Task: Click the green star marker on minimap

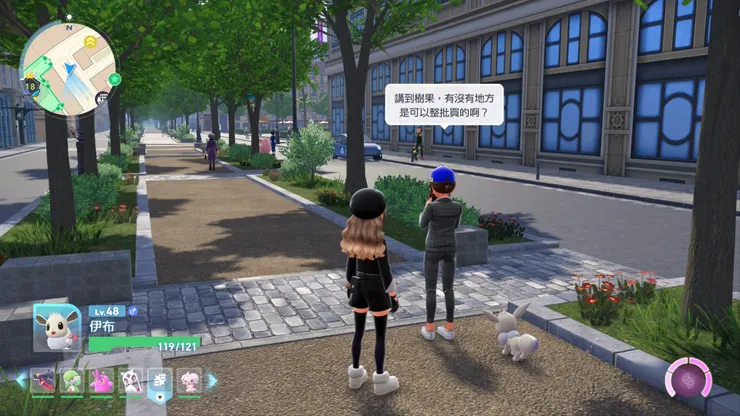Action: [114, 78]
